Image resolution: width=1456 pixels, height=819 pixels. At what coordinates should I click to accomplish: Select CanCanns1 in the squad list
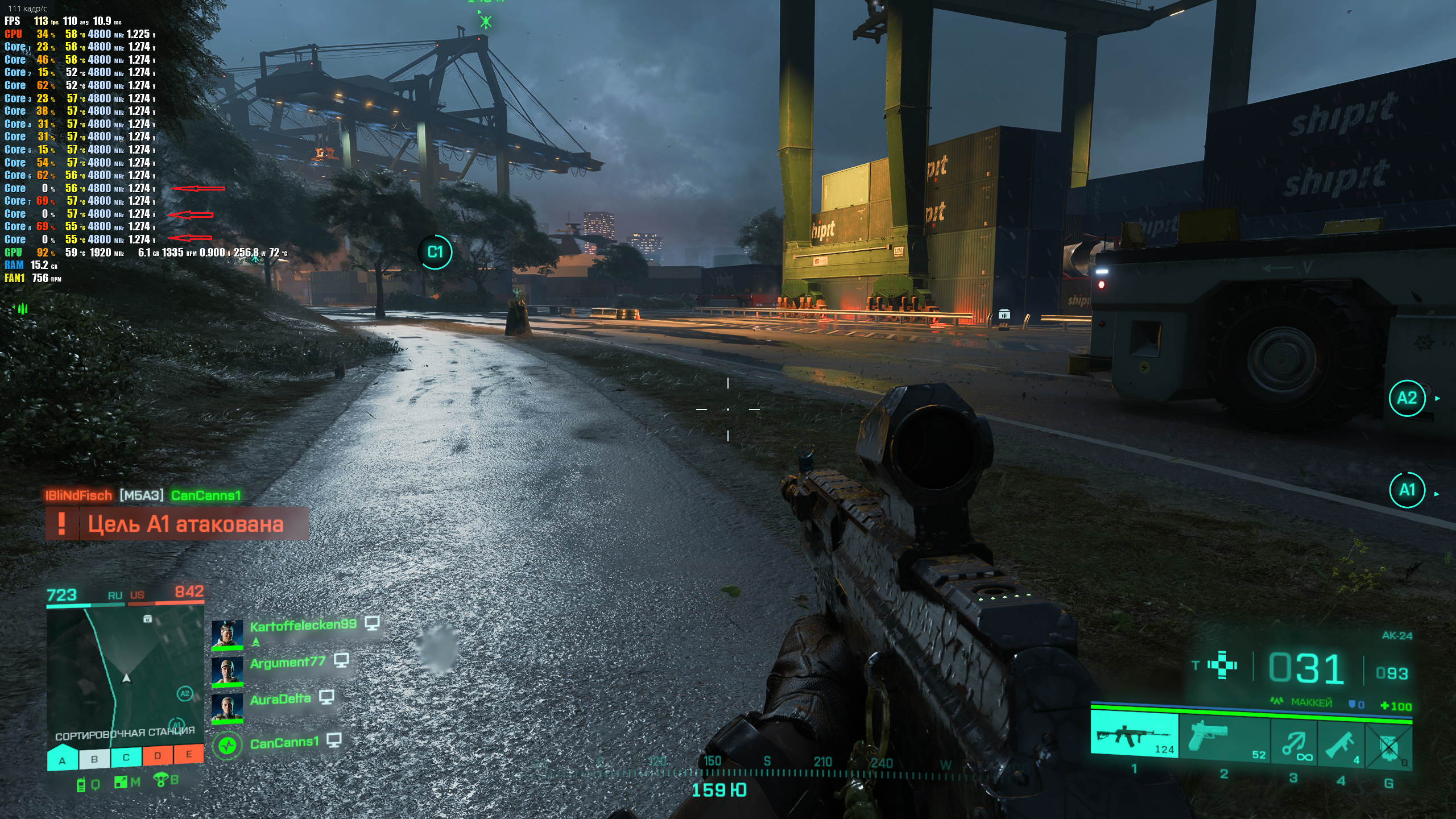coord(284,743)
